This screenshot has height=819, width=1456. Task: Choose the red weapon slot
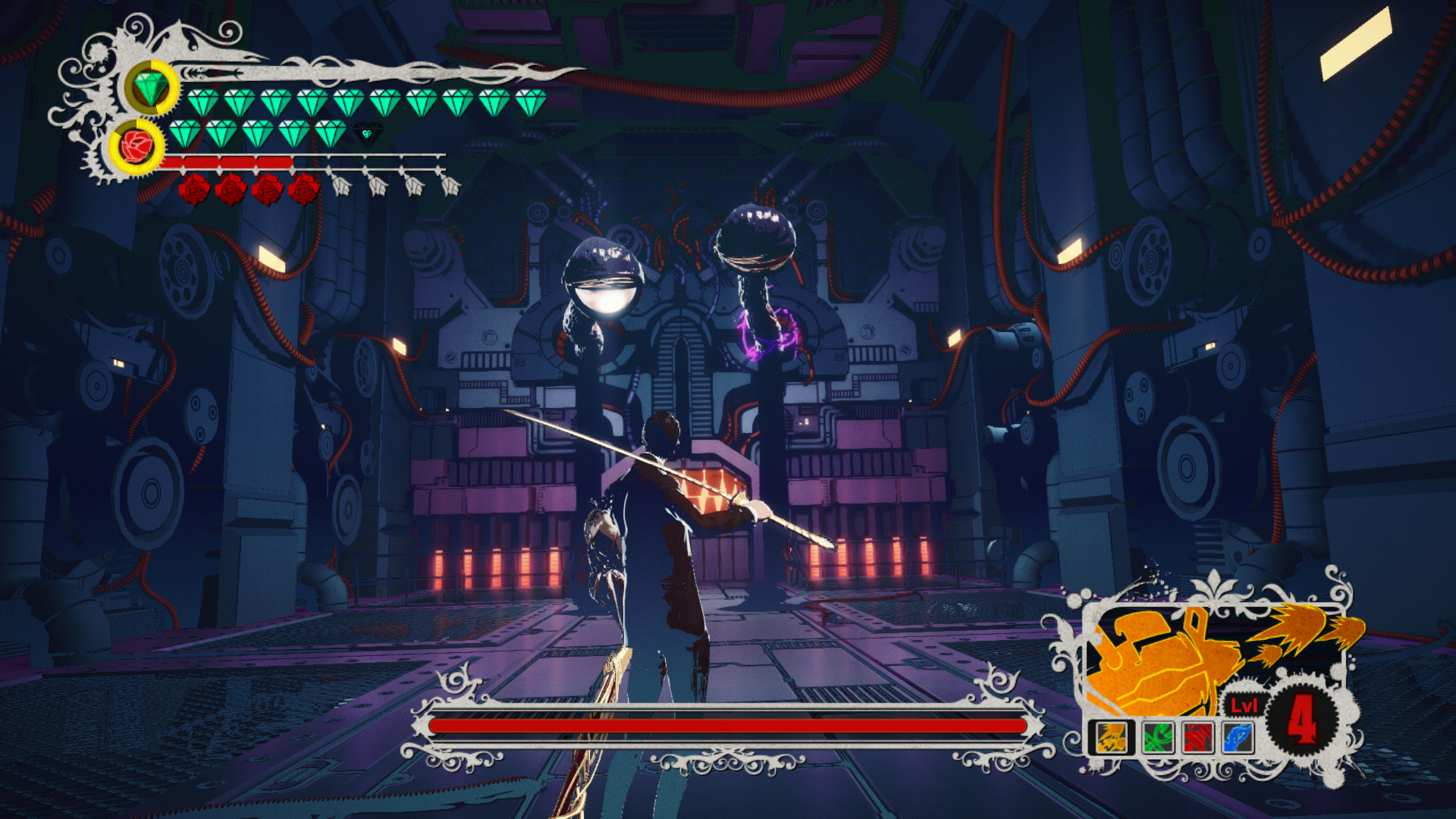point(1198,737)
